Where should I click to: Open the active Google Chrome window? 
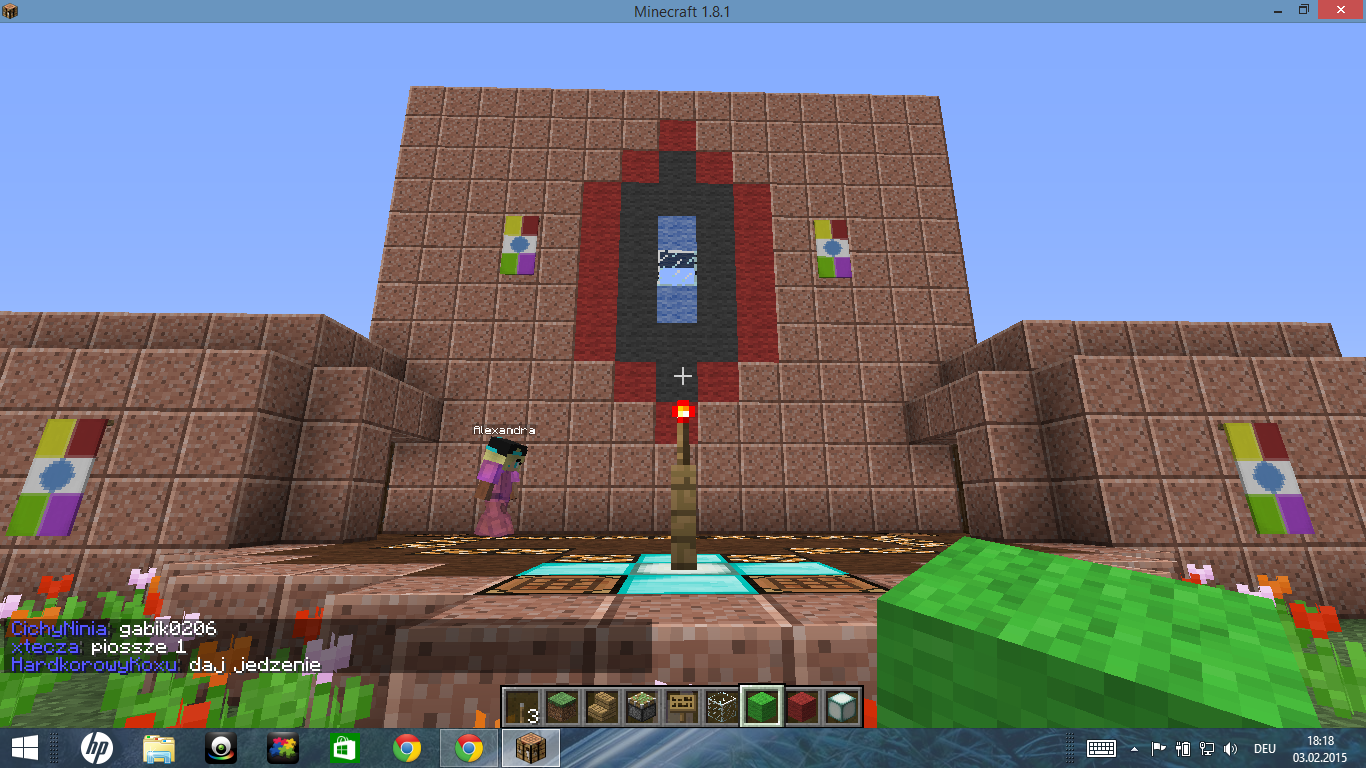[x=466, y=748]
